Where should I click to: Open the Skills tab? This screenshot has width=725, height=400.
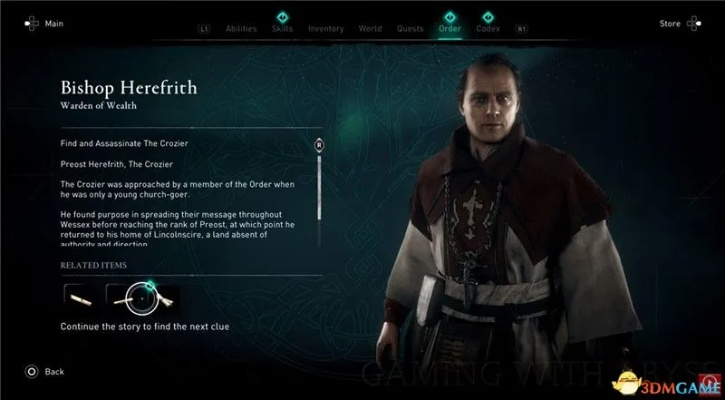[282, 29]
